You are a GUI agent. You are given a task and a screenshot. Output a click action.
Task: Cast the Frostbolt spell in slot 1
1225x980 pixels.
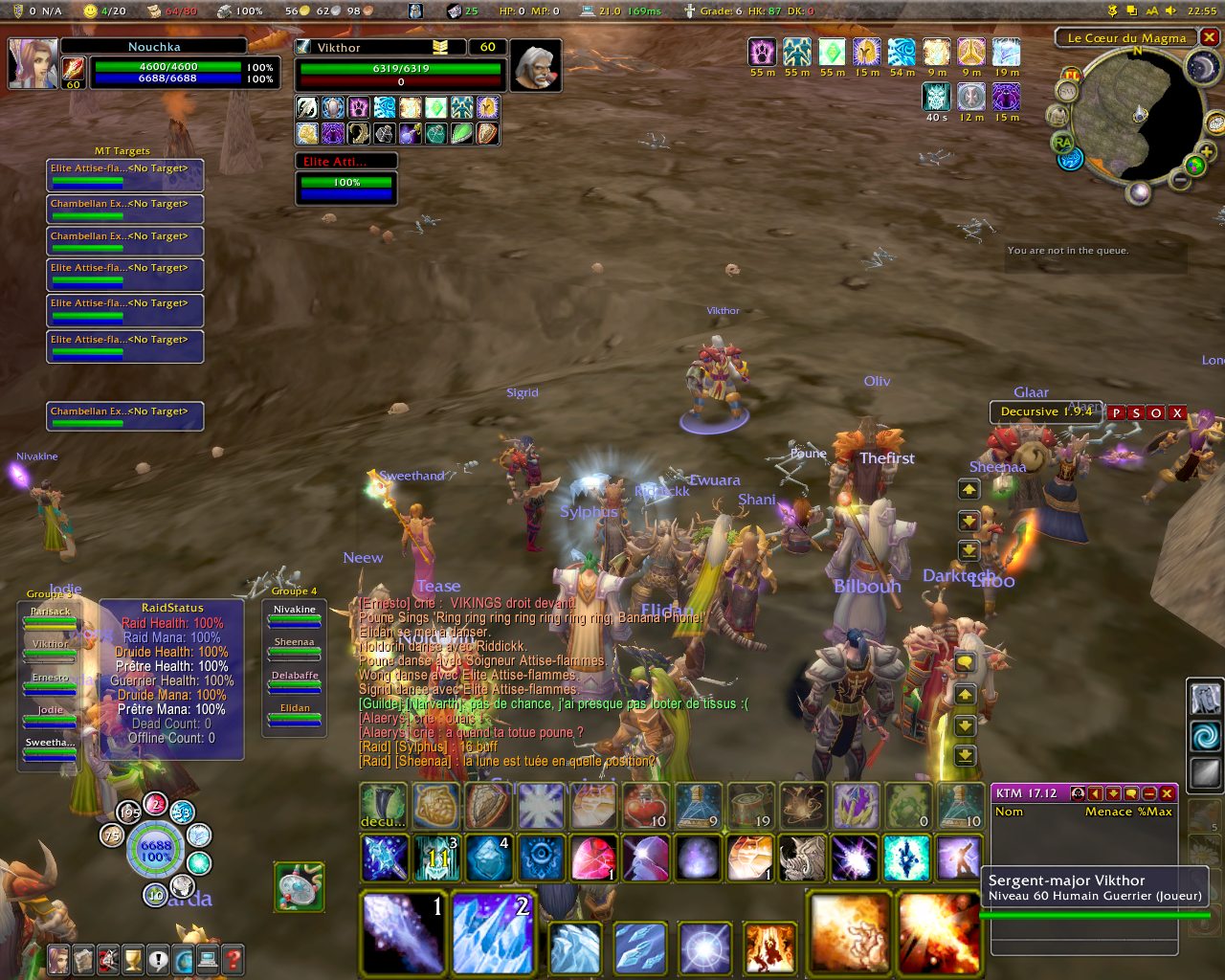click(404, 932)
